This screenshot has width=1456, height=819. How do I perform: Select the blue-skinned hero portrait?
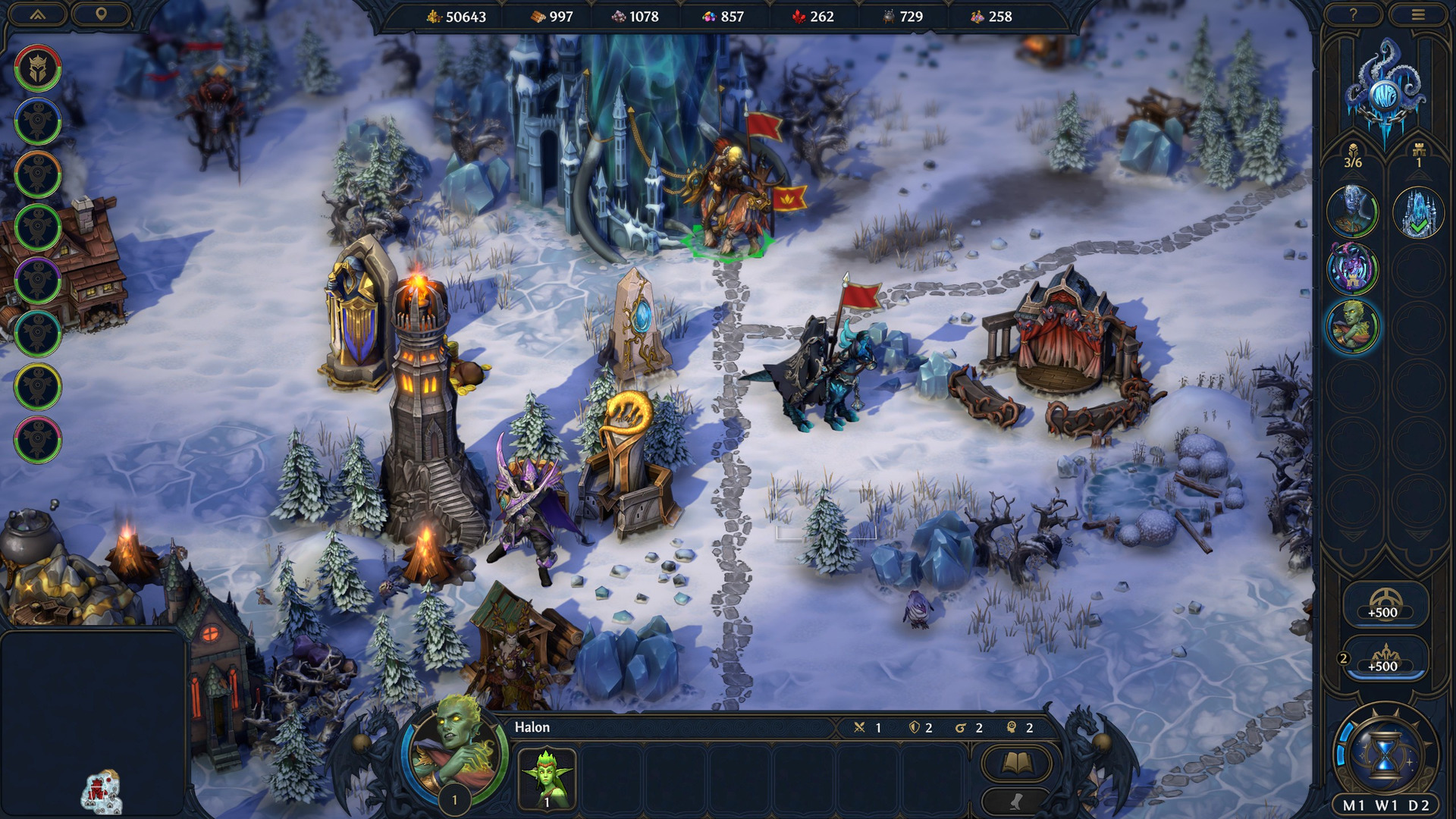(1352, 211)
